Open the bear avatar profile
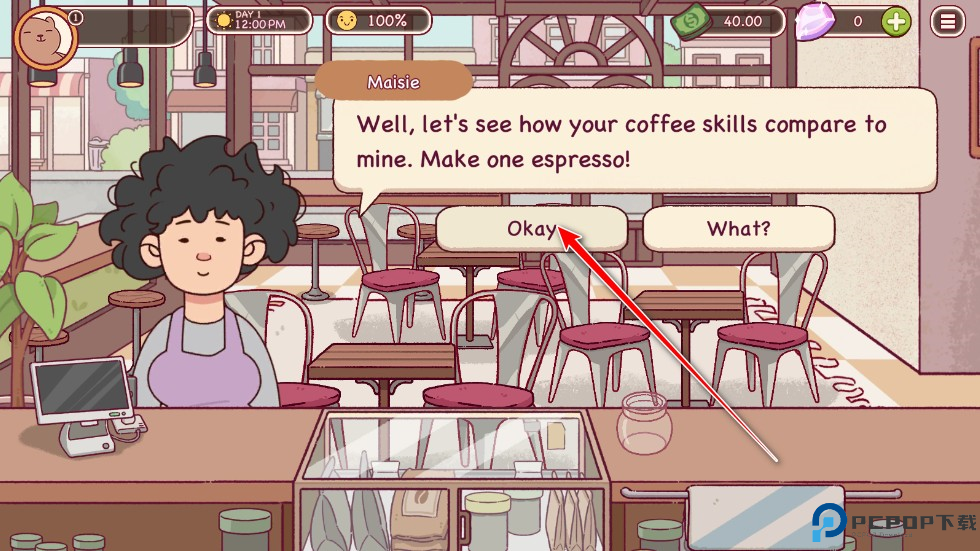The image size is (980, 551). (45, 40)
